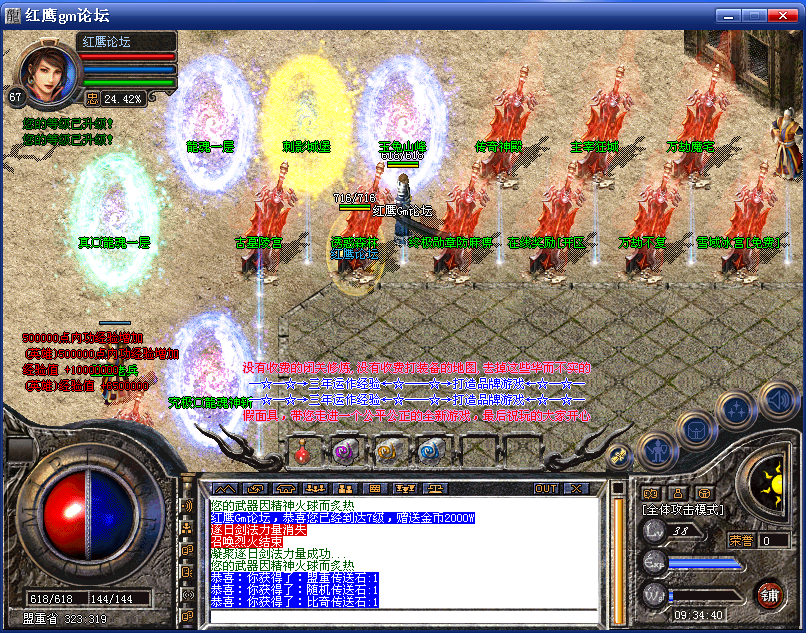Use the orange swirl scroll belt item
Screen dimensions: 806x633
click(387, 452)
